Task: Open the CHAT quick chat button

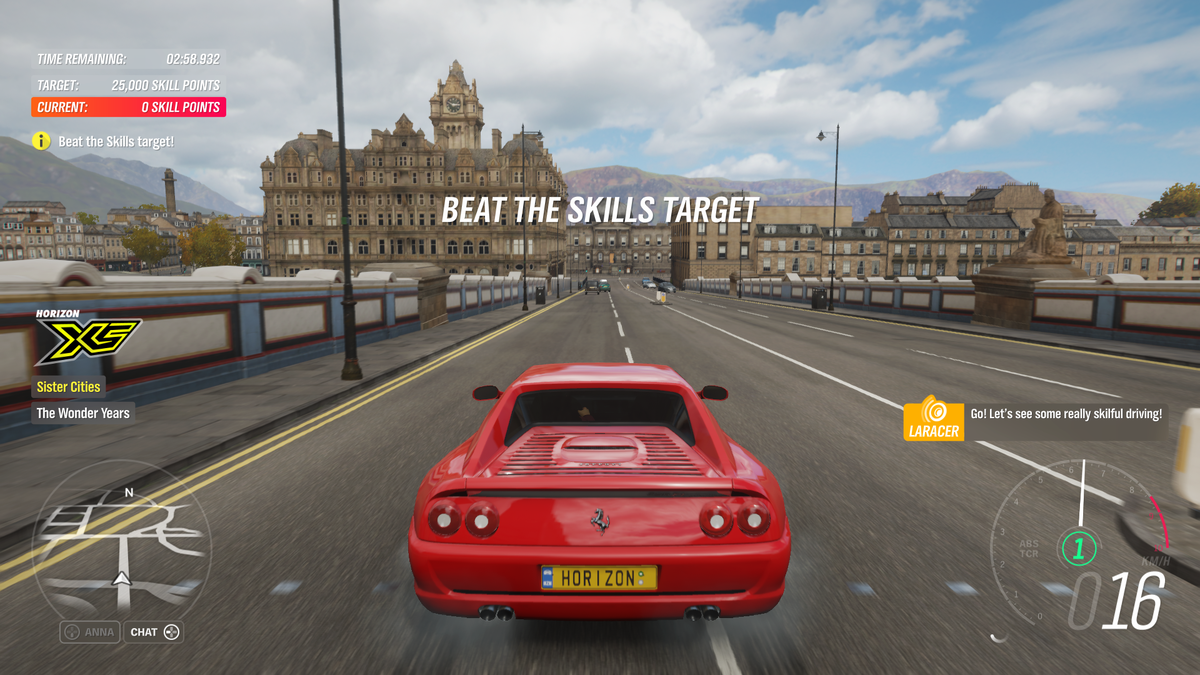Action: [x=153, y=632]
